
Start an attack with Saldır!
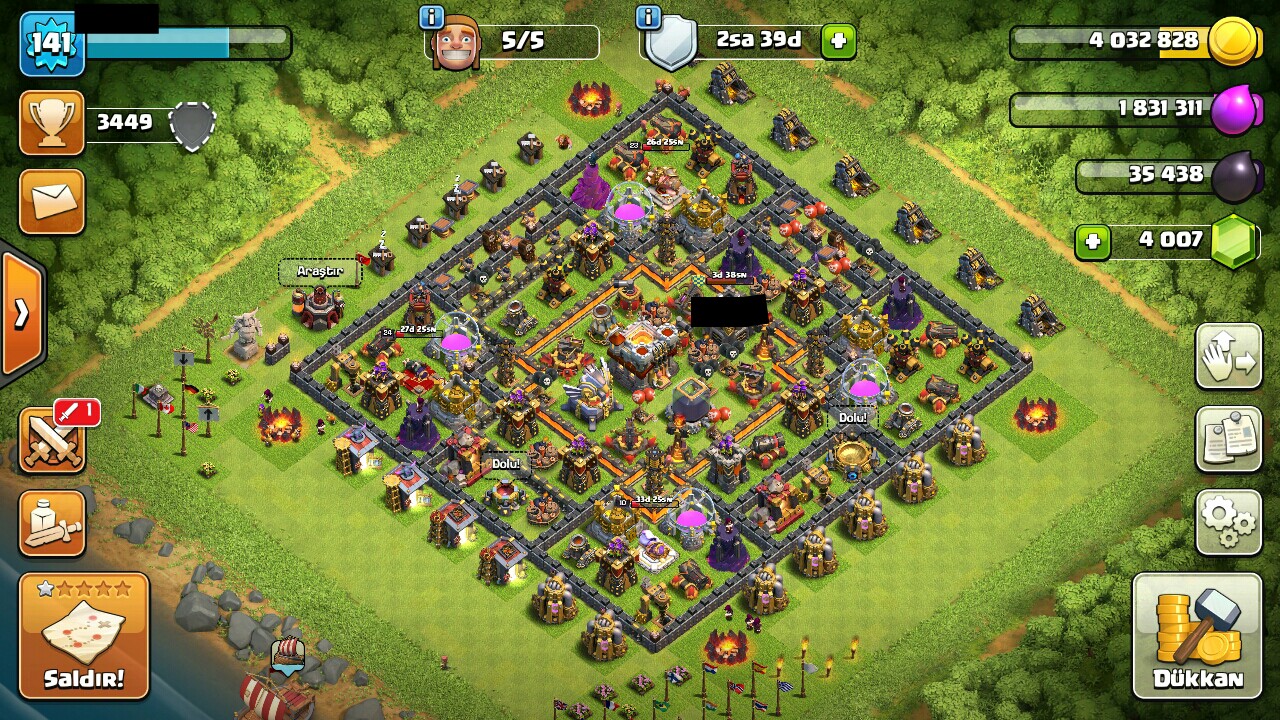point(84,636)
